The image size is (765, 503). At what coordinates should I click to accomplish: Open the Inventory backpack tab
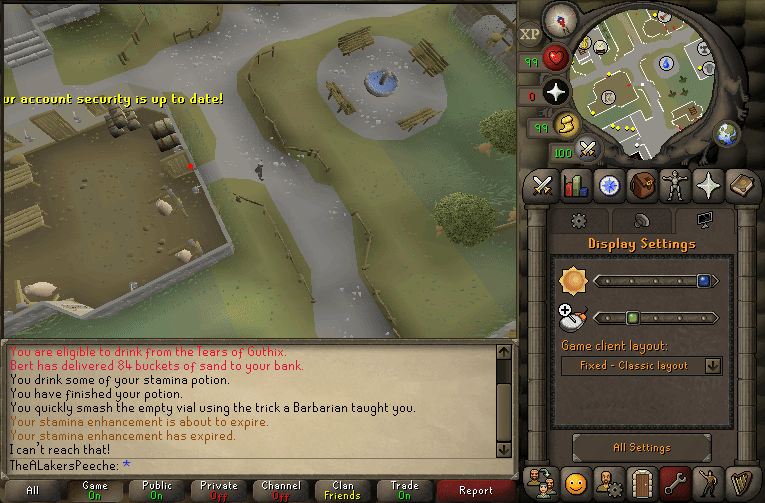point(642,185)
